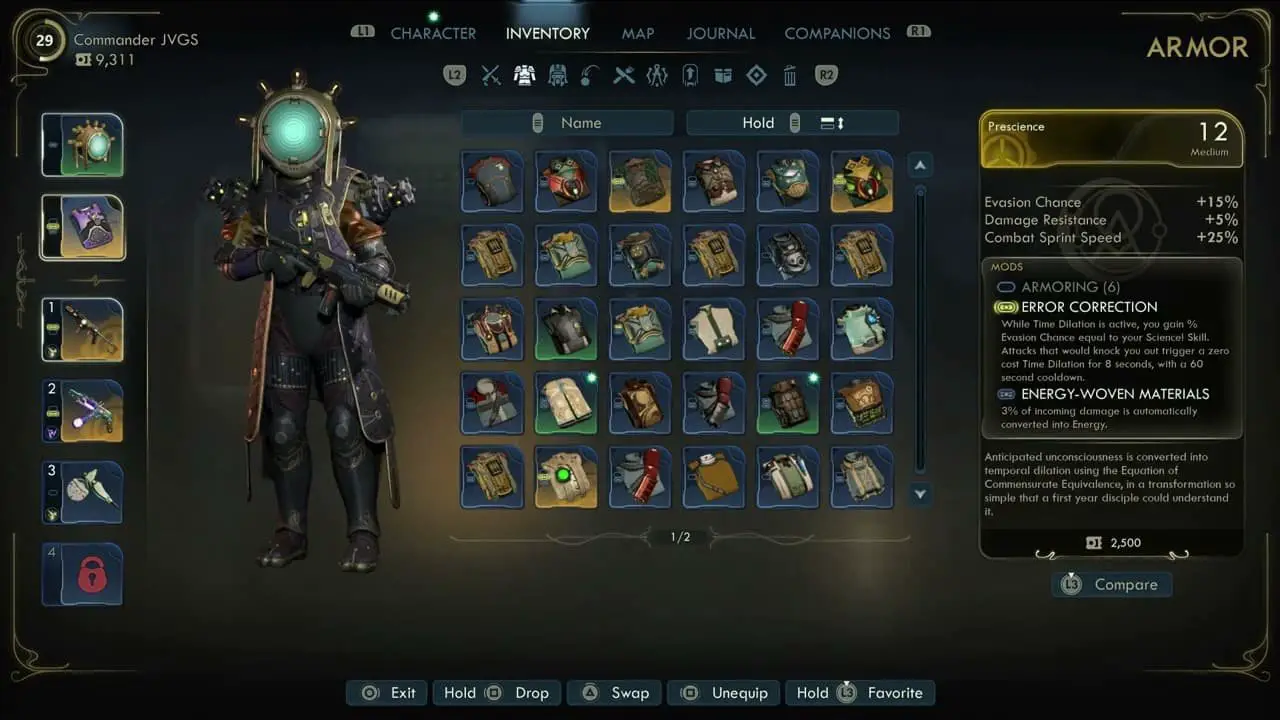
Task: Open the crossed tools mods category
Action: click(x=624, y=75)
